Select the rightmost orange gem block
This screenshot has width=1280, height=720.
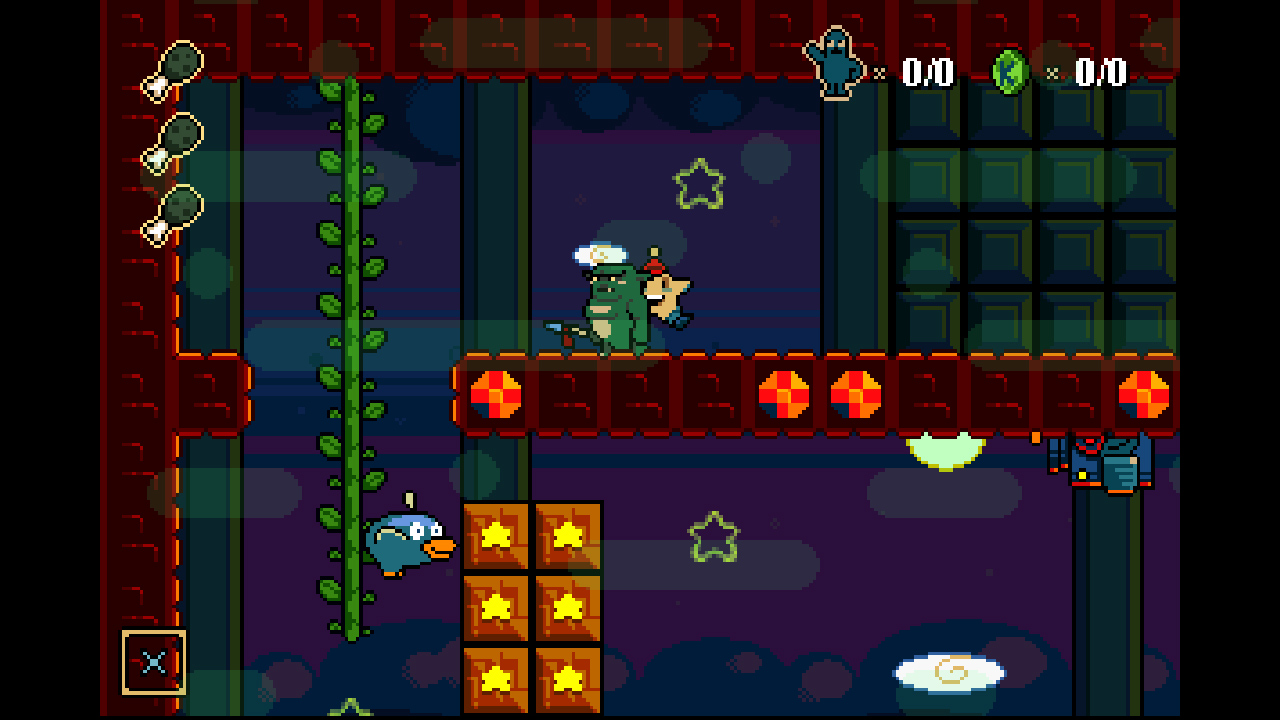pos(1144,394)
